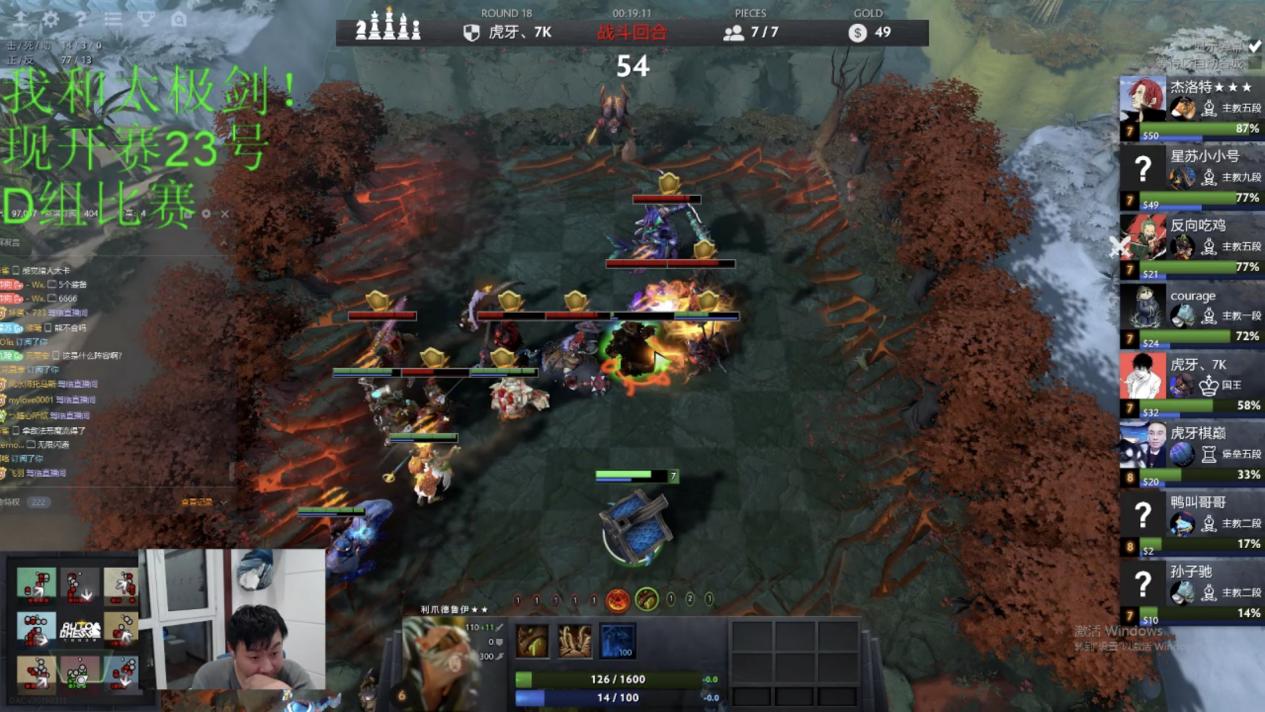This screenshot has height=712, width=1265.
Task: Select player 鸭叫哥哥 in the scoreboard
Action: point(1190,522)
